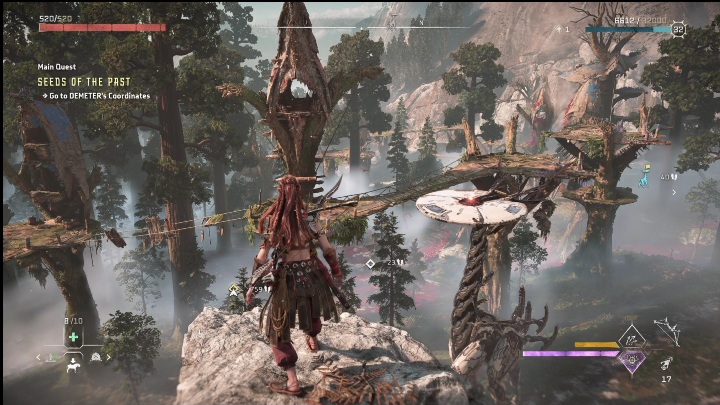Select the arrow ammo type icon
Screen dimensions: 720x405
point(667,363)
